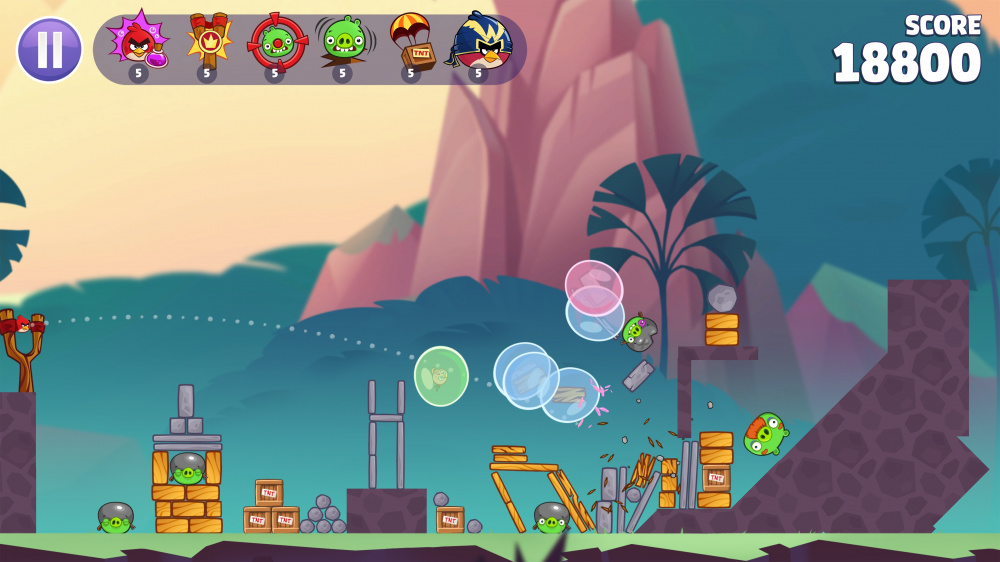Deploy the TNT parachute drop power-up
This screenshot has height=562, width=1000.
[411, 44]
